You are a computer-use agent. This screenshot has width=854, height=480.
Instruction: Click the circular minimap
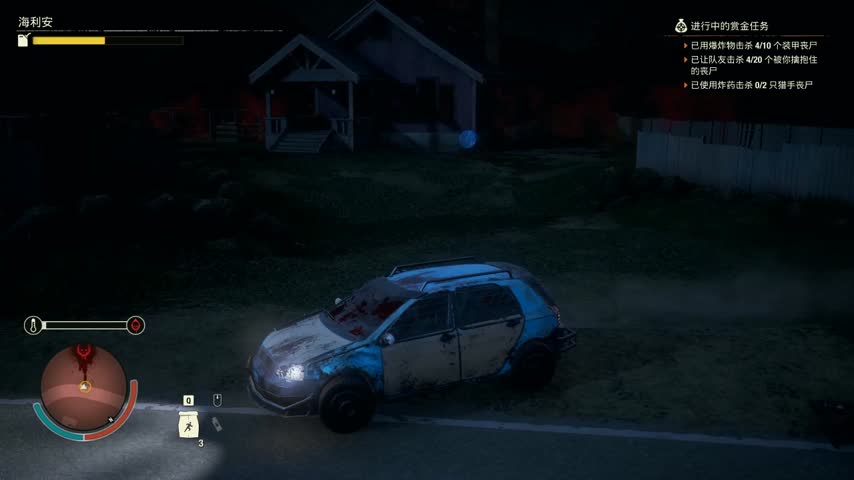click(84, 385)
